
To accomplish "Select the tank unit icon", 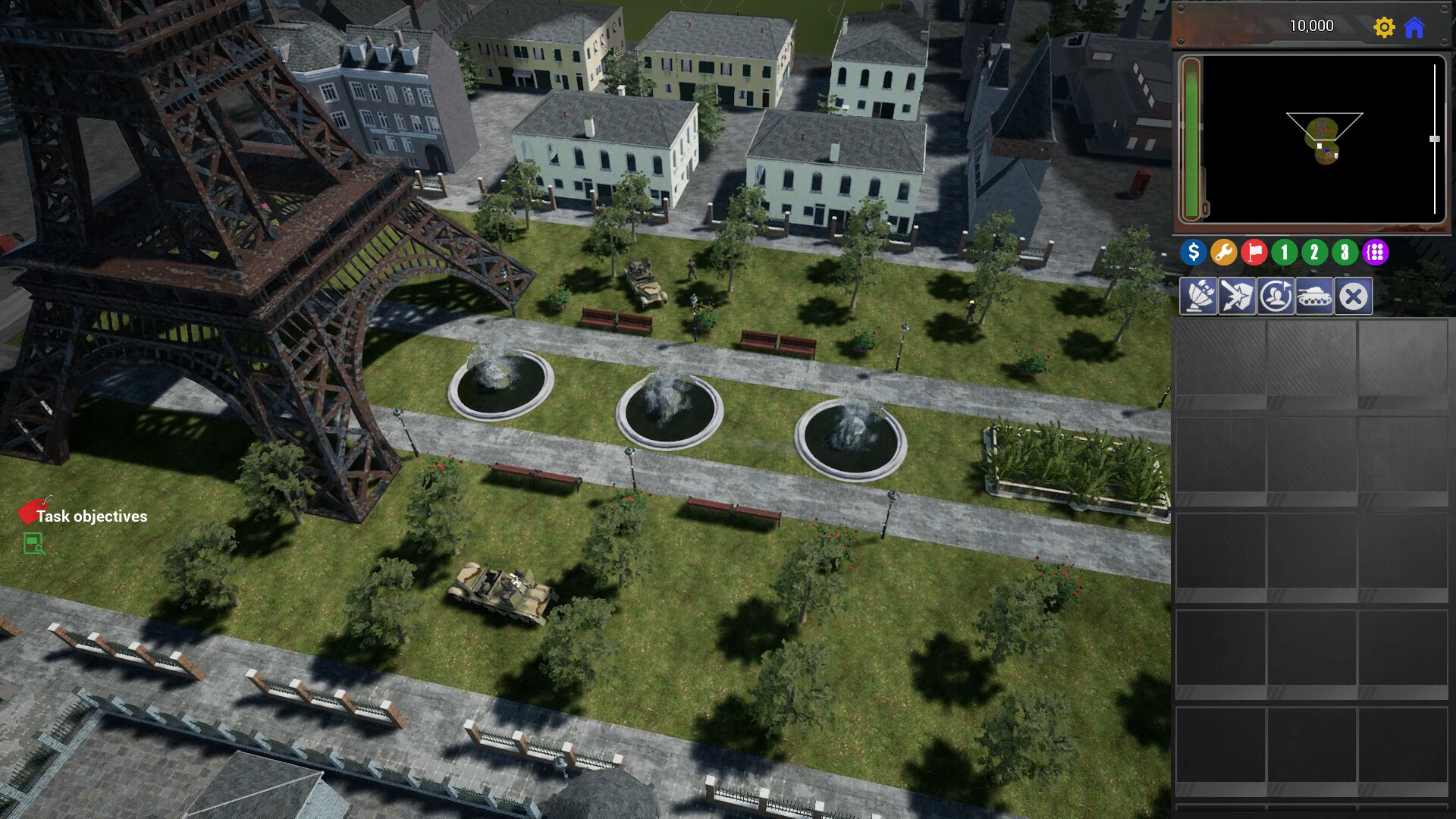I will click(x=1314, y=296).
